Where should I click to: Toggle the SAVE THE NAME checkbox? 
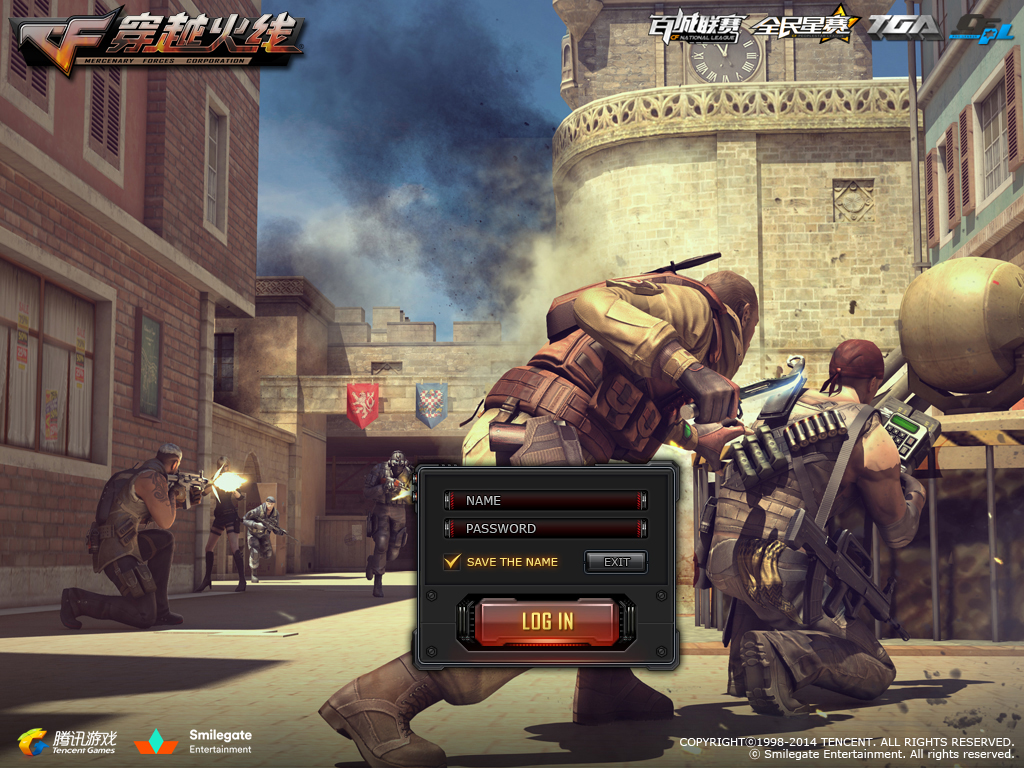[453, 562]
